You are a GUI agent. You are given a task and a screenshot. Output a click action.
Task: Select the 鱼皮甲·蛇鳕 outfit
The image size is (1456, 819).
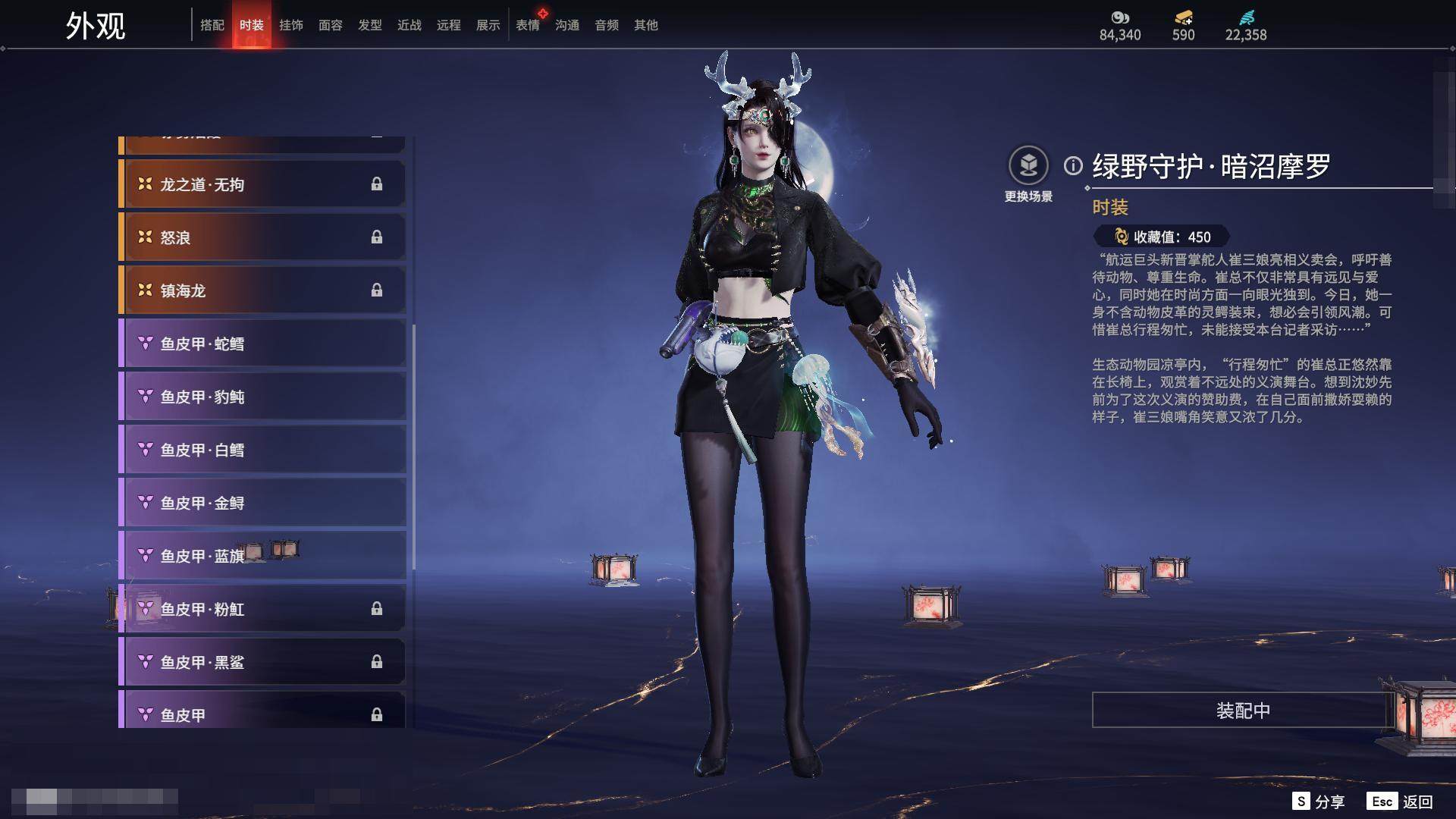[x=262, y=344]
